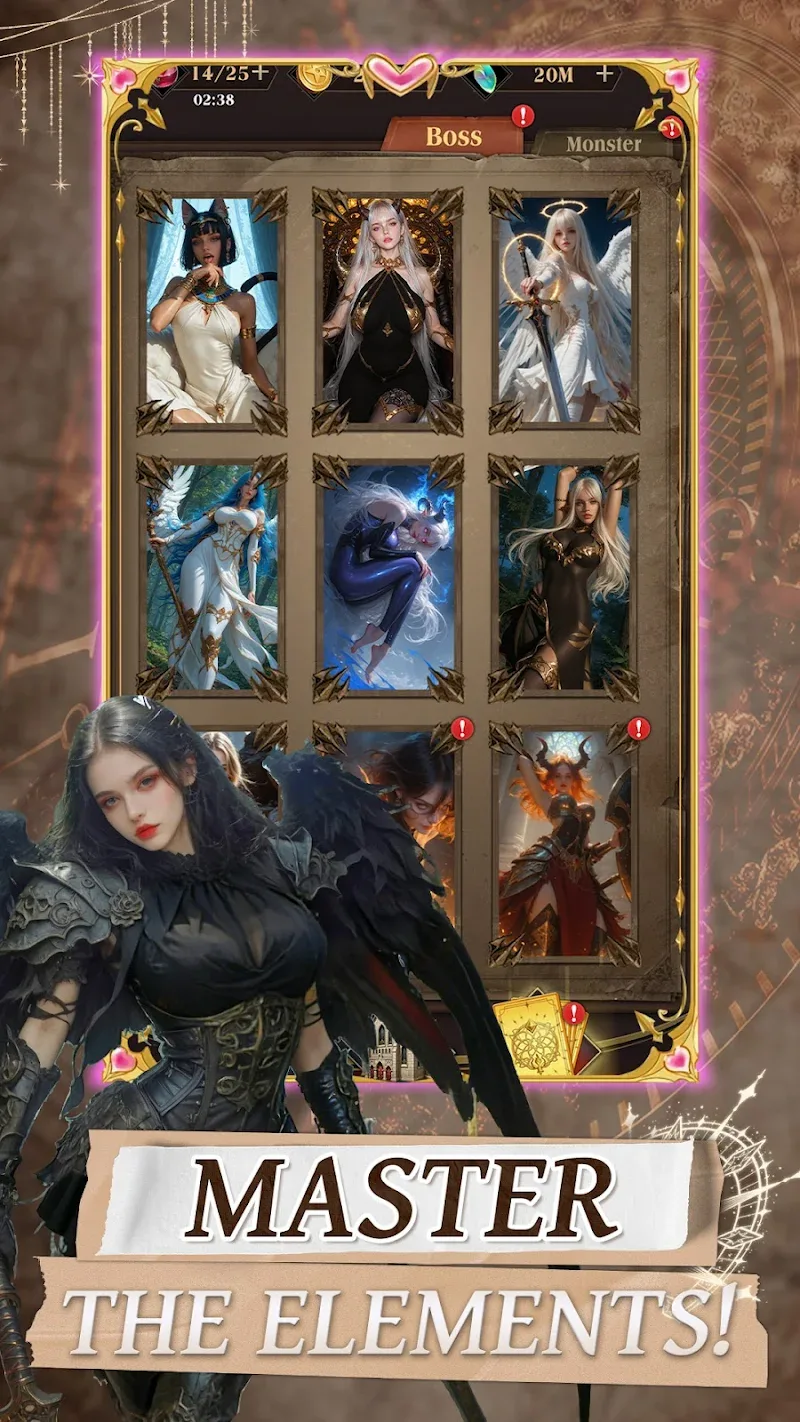Select the Egyptian cat-eared boss card

[x=211, y=310]
